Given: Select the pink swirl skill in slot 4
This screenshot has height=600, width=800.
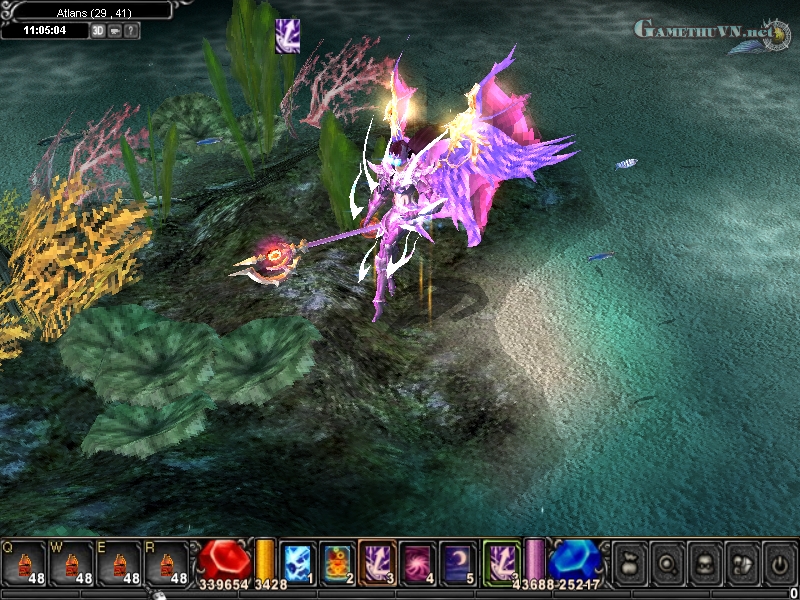Looking at the screenshot, I should 418,562.
